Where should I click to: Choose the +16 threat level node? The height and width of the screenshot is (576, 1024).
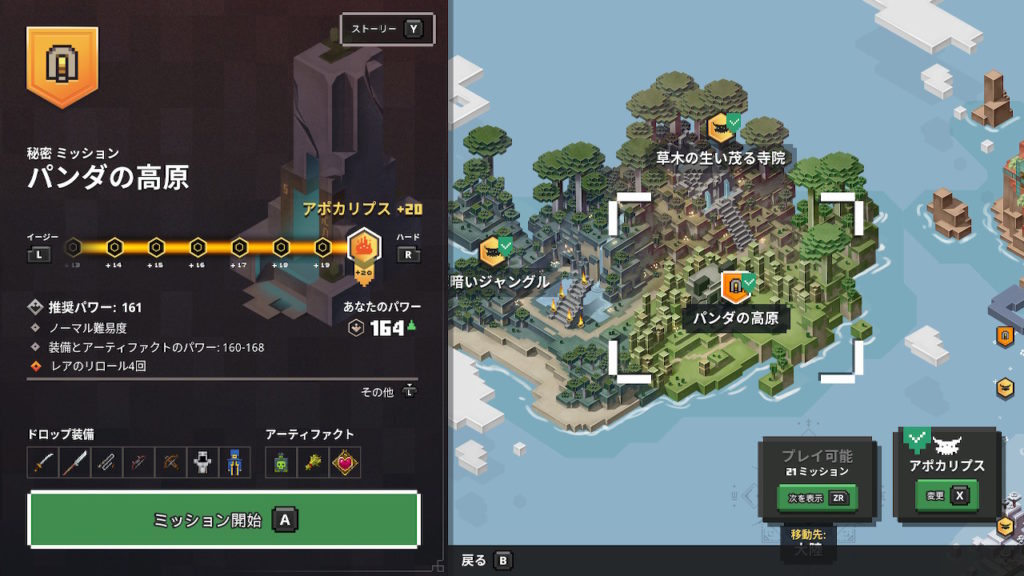point(198,247)
